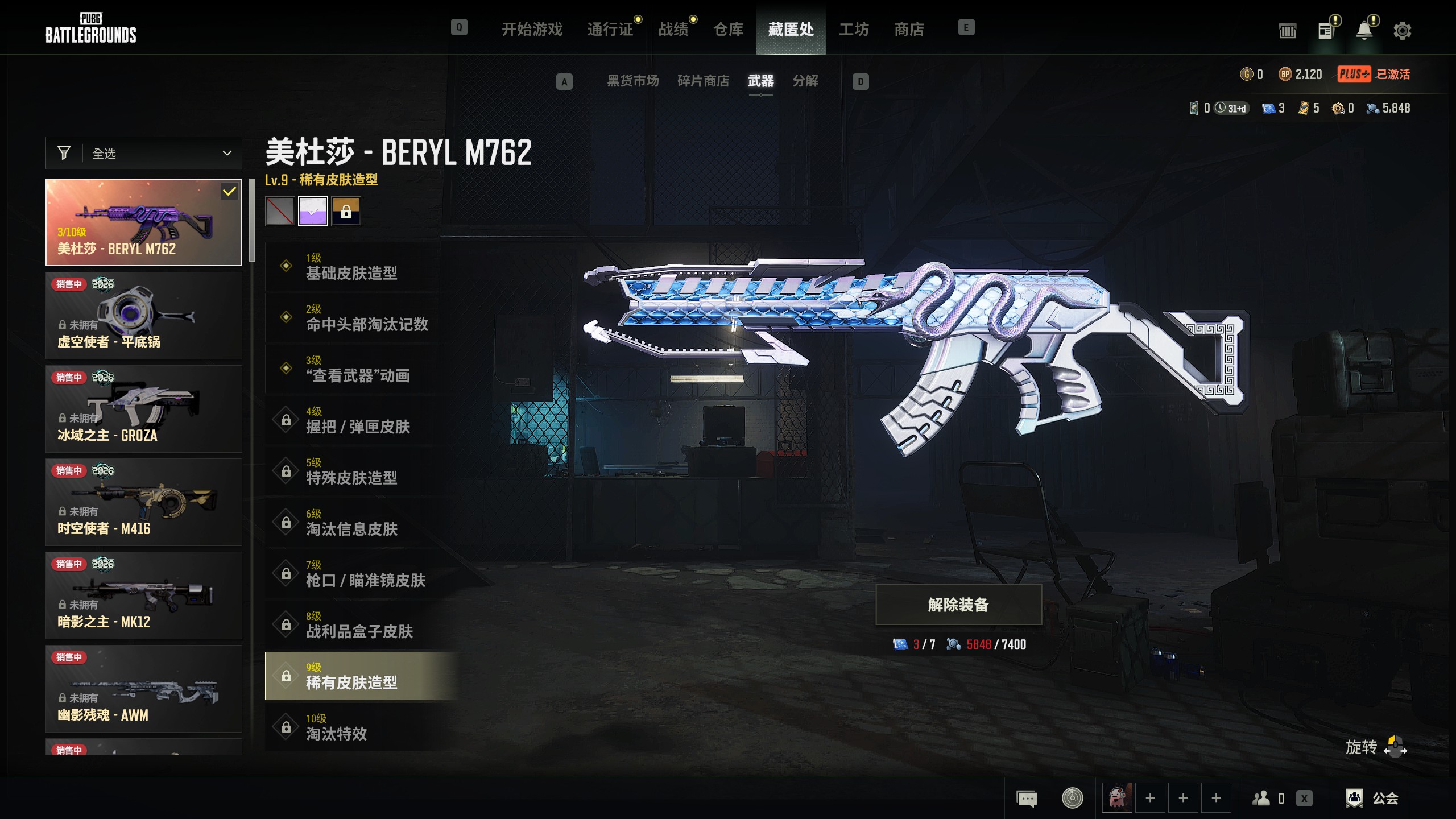Open the 工坊 tab
This screenshot has width=1456, height=819.
click(853, 29)
